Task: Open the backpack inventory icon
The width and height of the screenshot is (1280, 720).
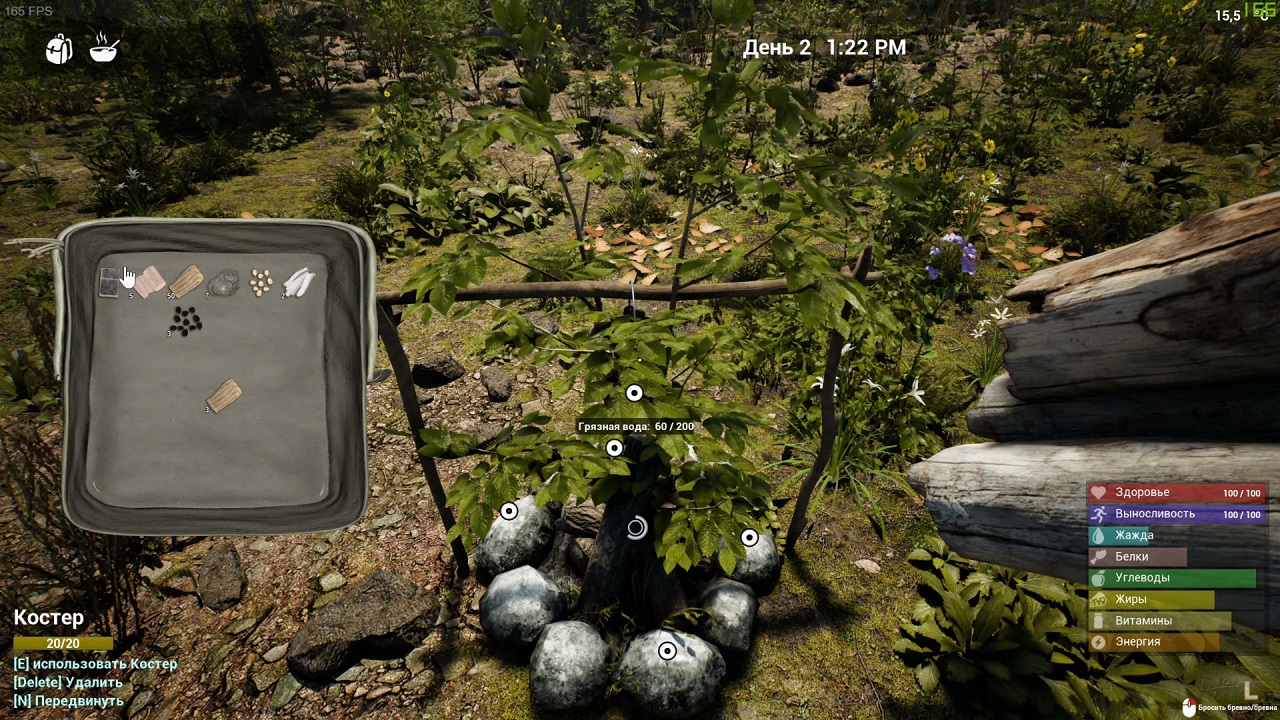Action: point(59,49)
